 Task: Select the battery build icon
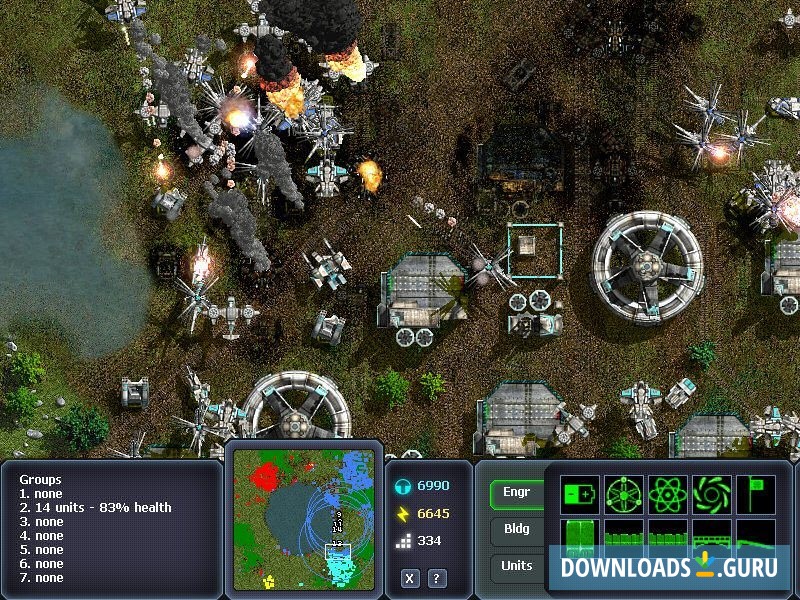click(580, 494)
